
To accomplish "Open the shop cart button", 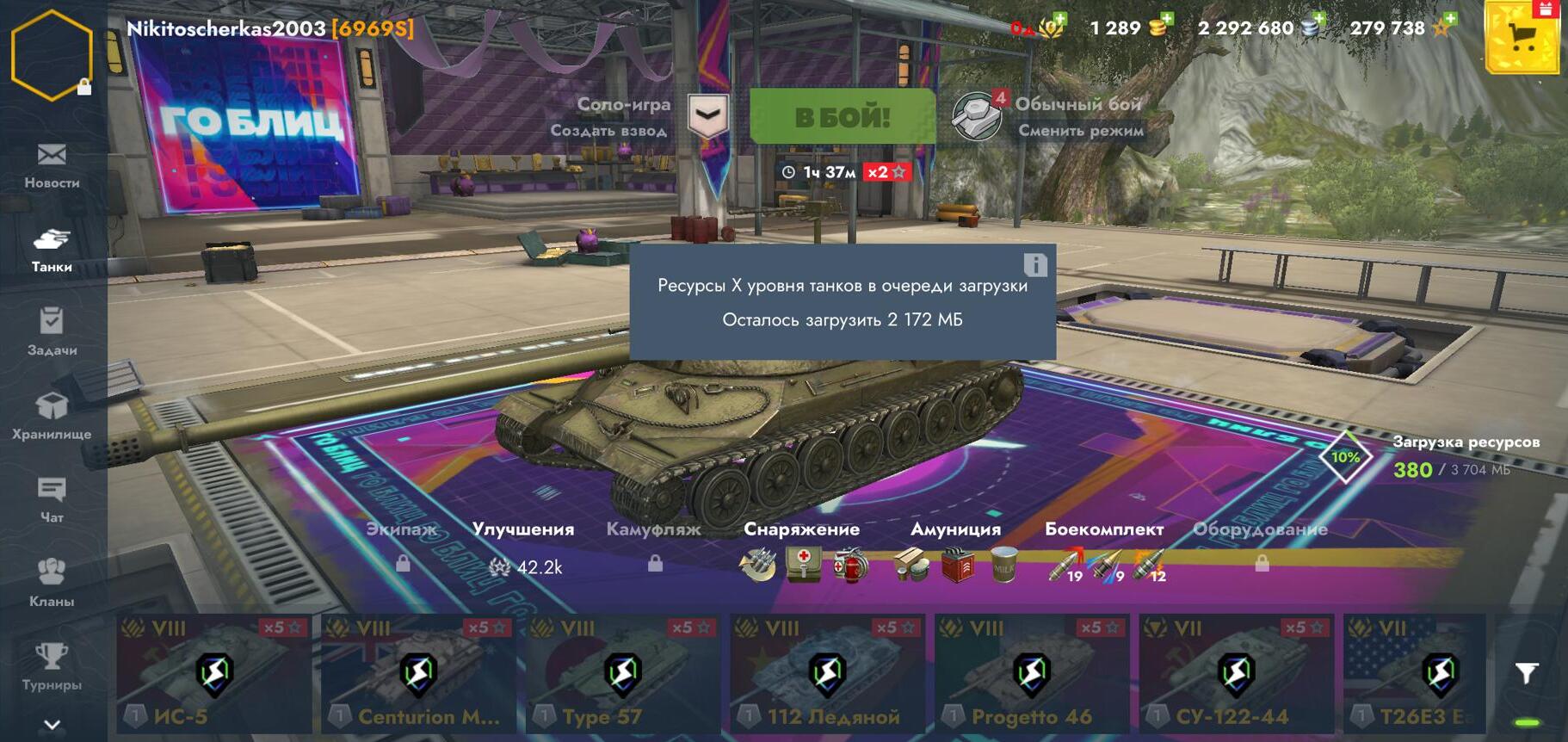I will click(x=1522, y=37).
